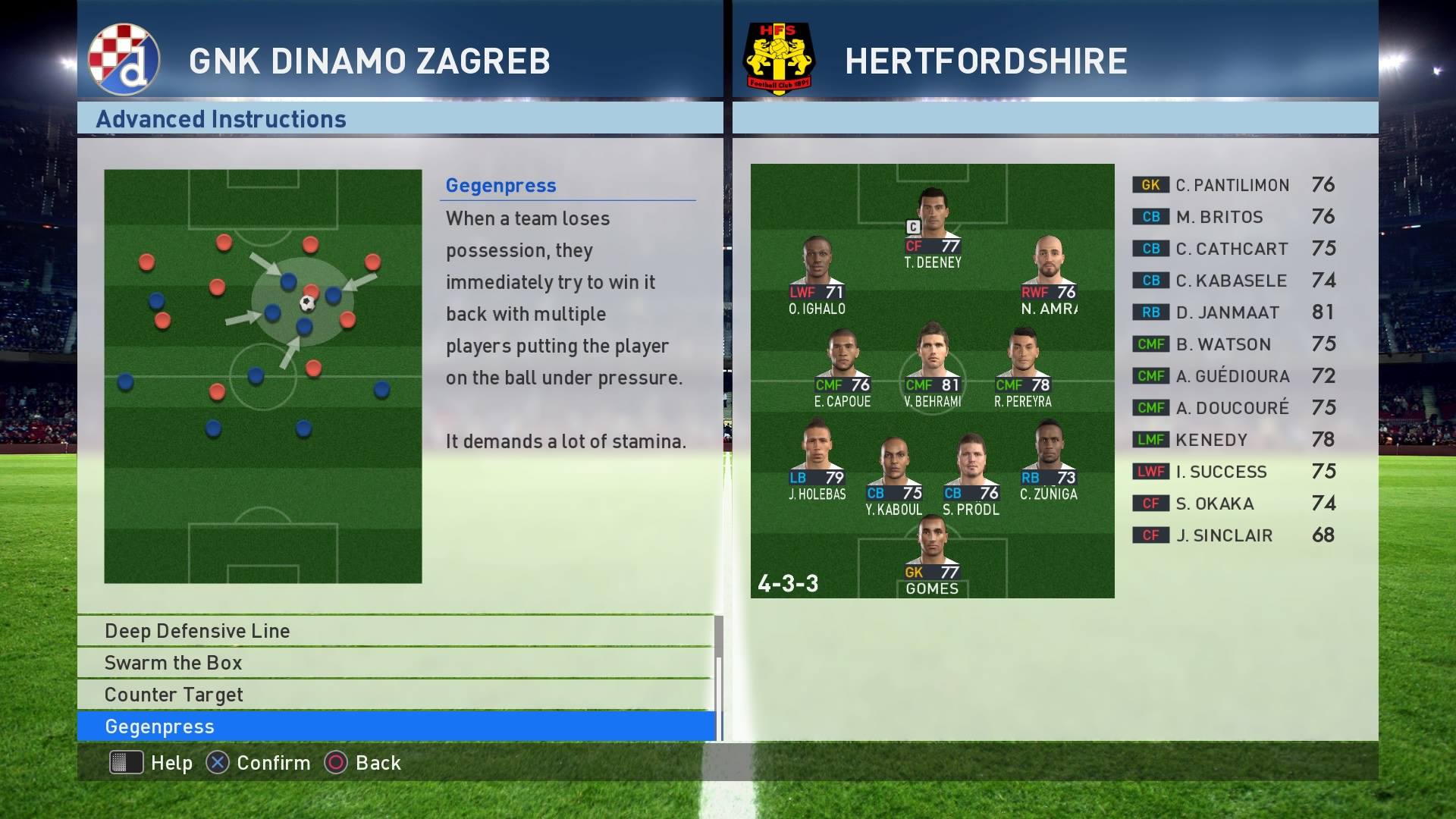Select Kenedy in the substitutes list
This screenshot has width=1456, height=819.
[x=1233, y=440]
